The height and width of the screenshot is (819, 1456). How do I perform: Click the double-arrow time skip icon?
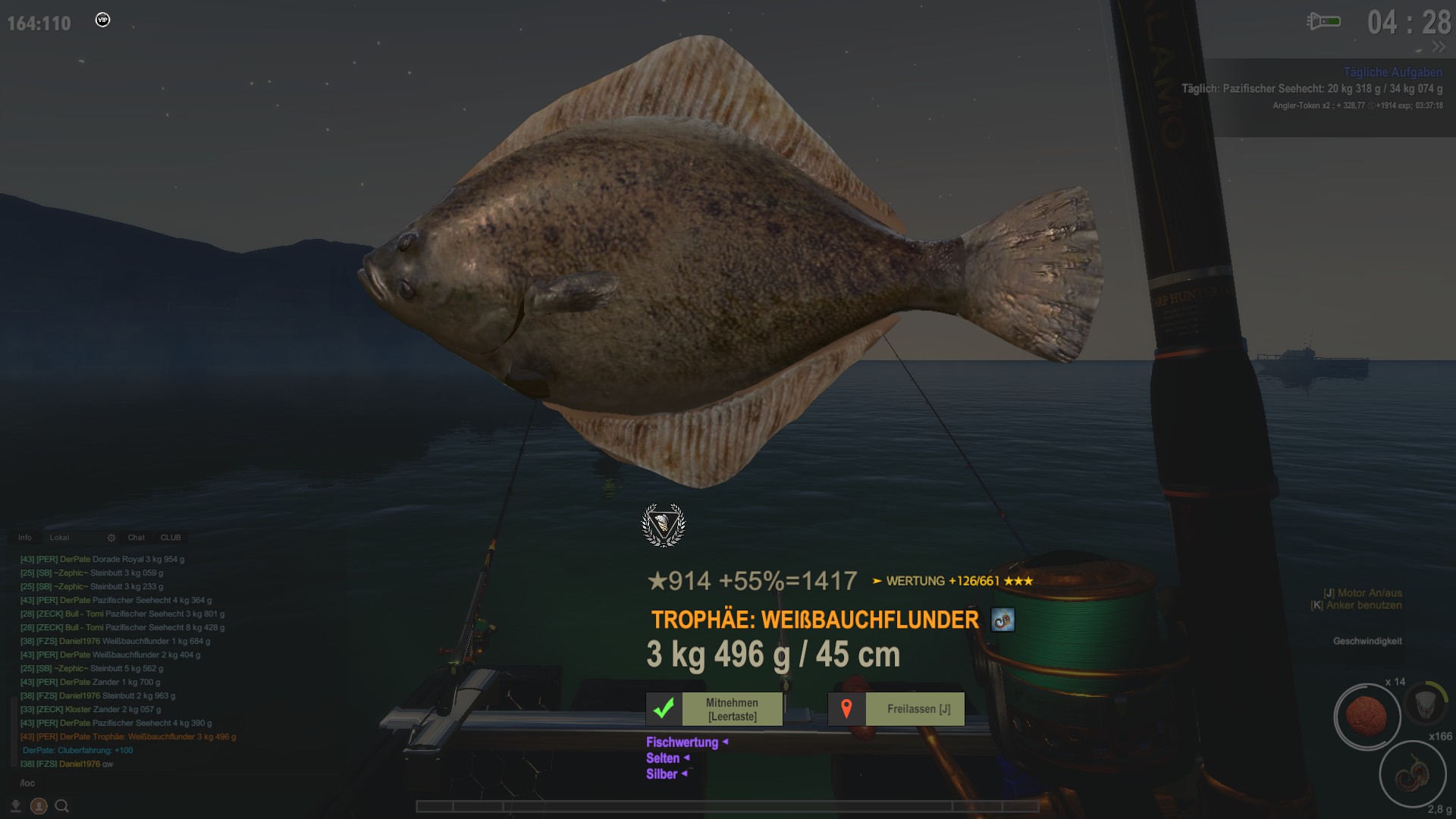[x=1439, y=47]
